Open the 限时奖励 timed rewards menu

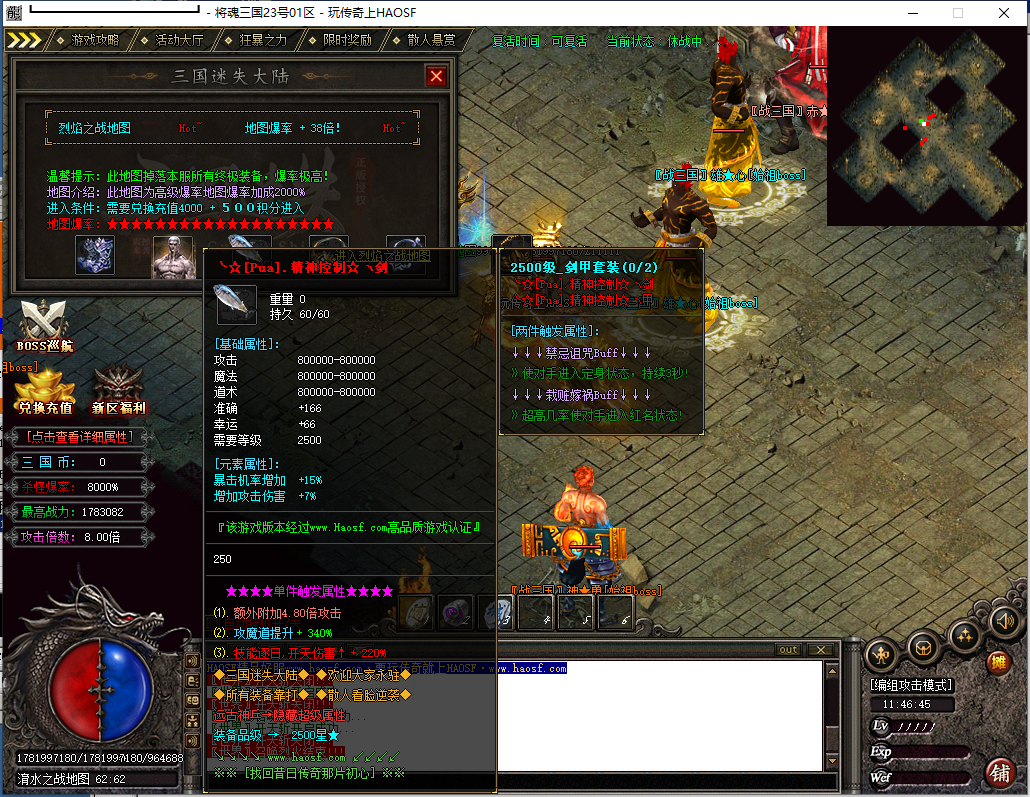click(x=347, y=40)
